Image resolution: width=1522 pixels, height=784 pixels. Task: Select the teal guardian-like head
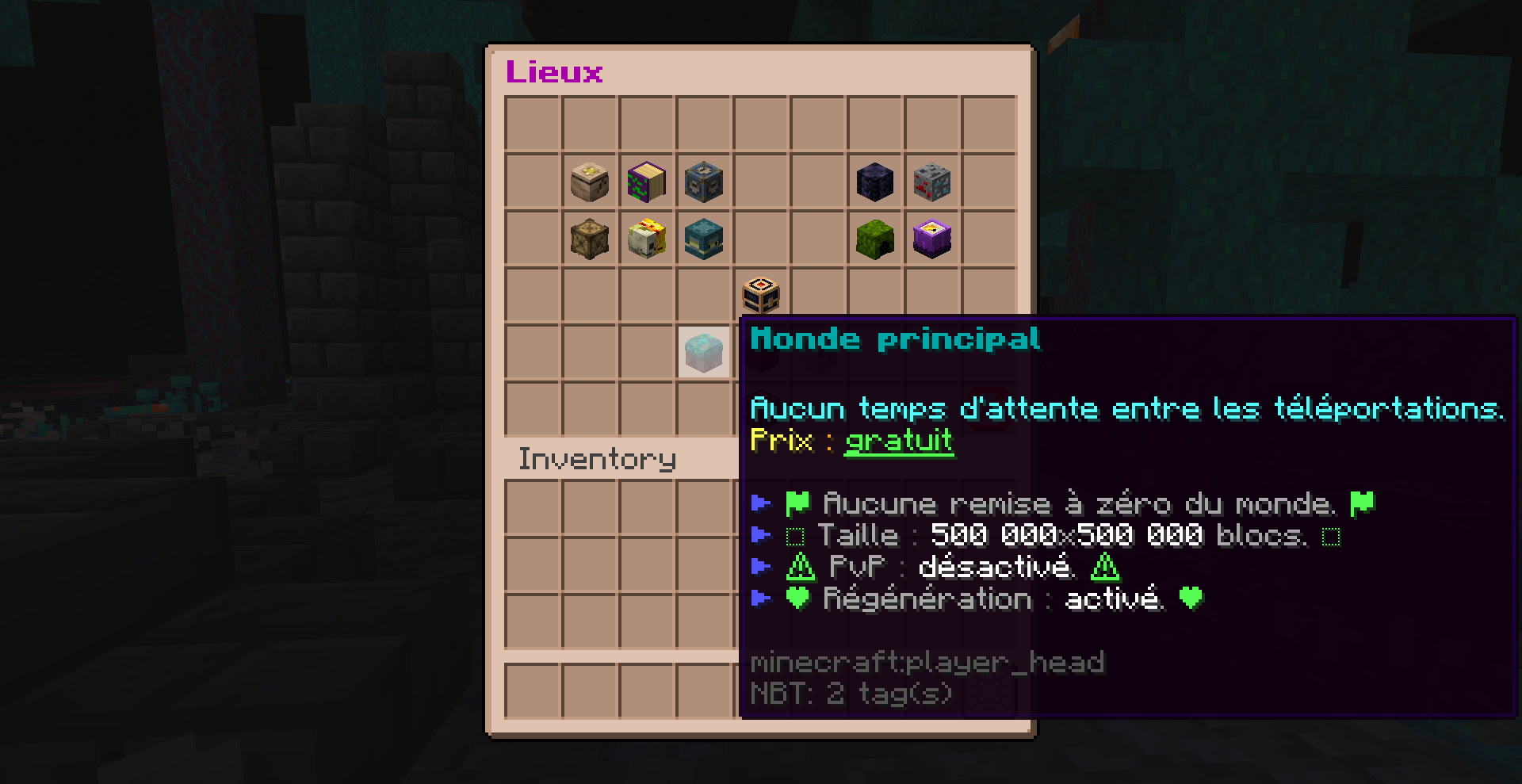703,239
